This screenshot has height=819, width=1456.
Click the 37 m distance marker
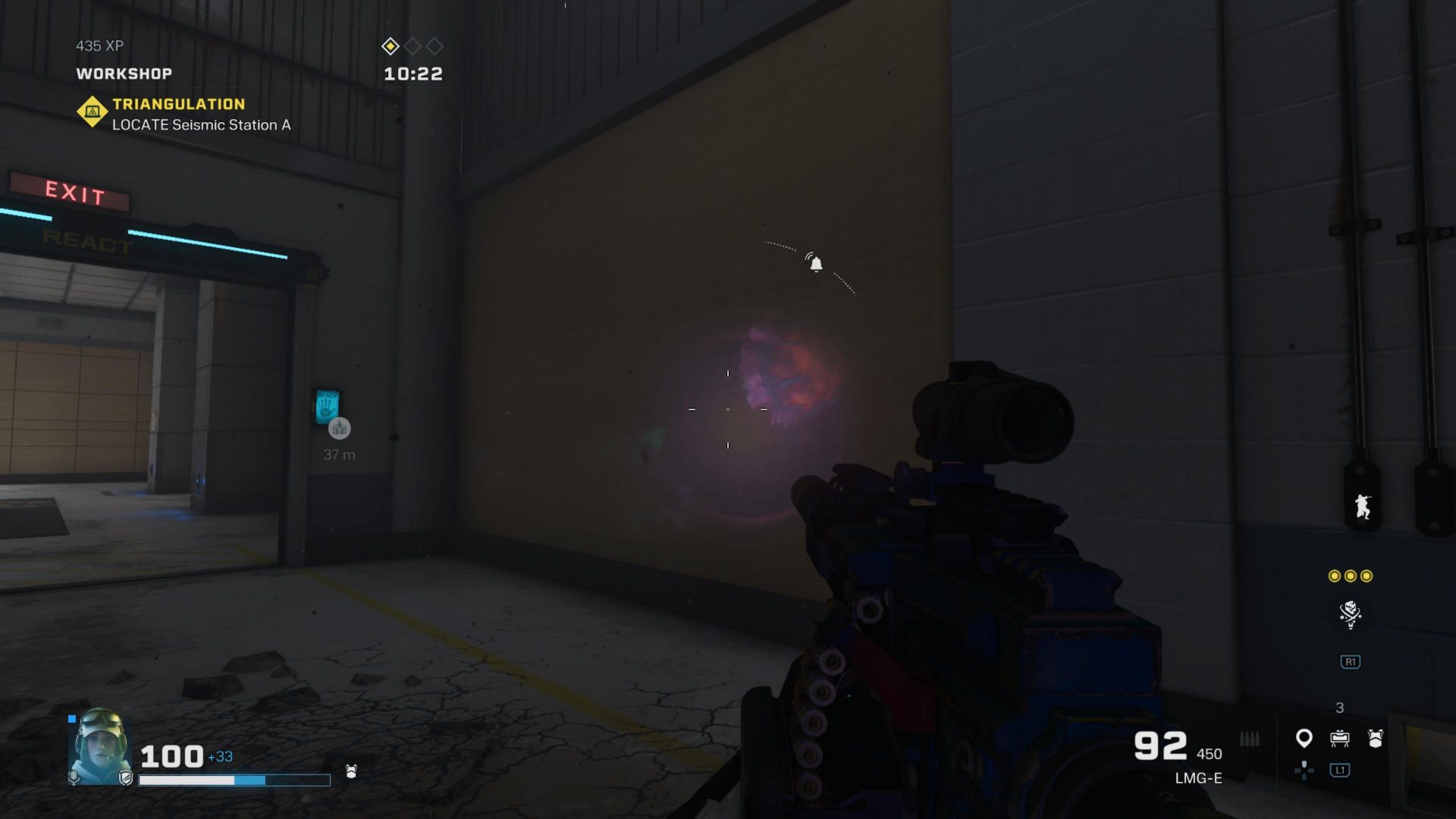click(338, 455)
